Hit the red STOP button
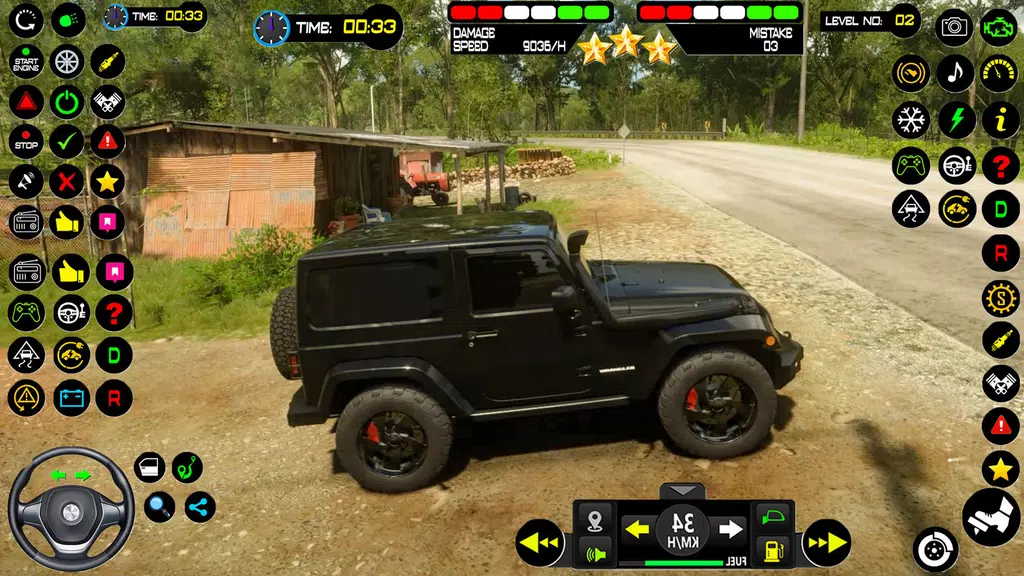The width and height of the screenshot is (1024, 576). pyautogui.click(x=26, y=141)
